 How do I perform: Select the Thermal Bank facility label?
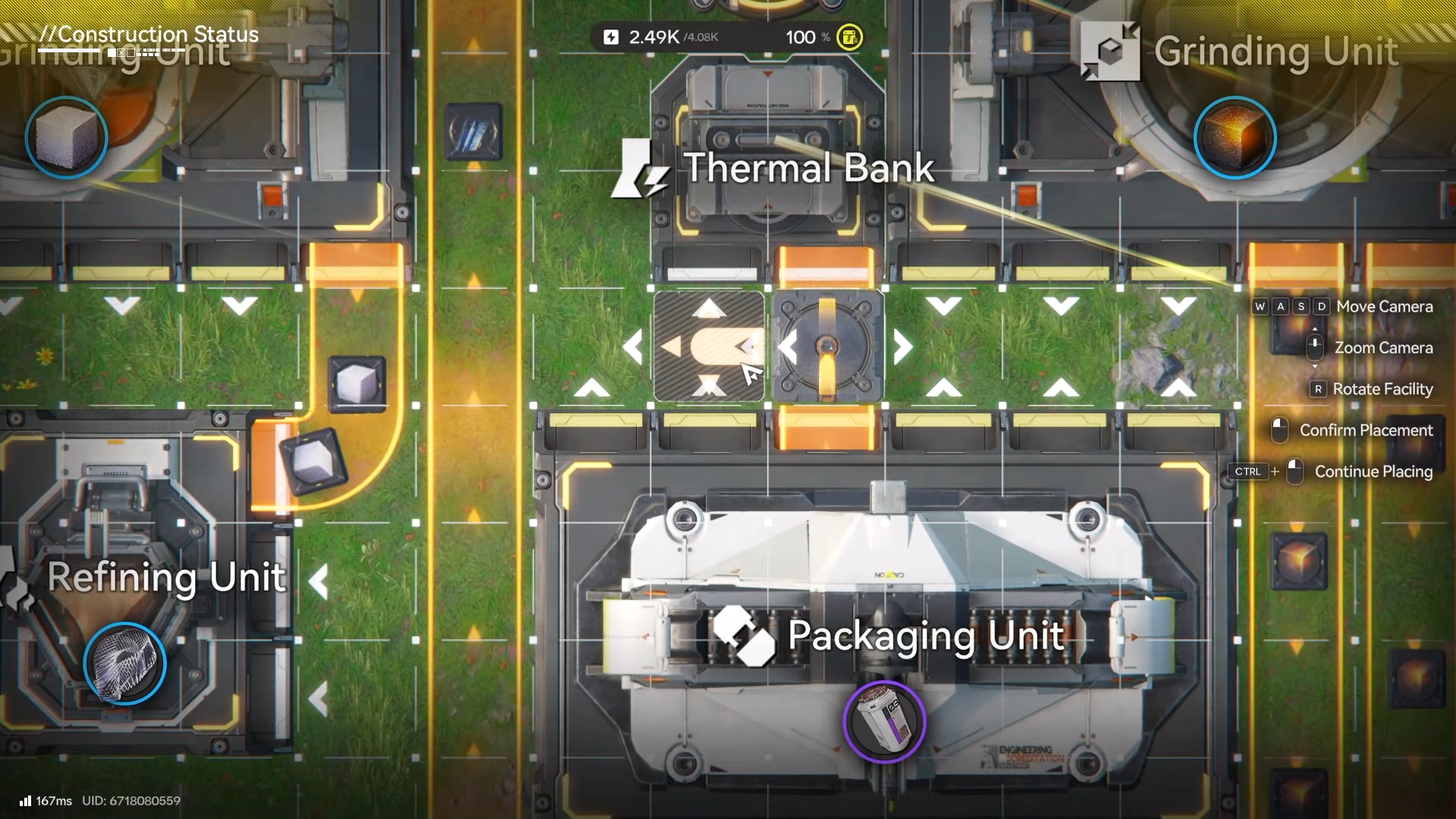pyautogui.click(x=808, y=168)
